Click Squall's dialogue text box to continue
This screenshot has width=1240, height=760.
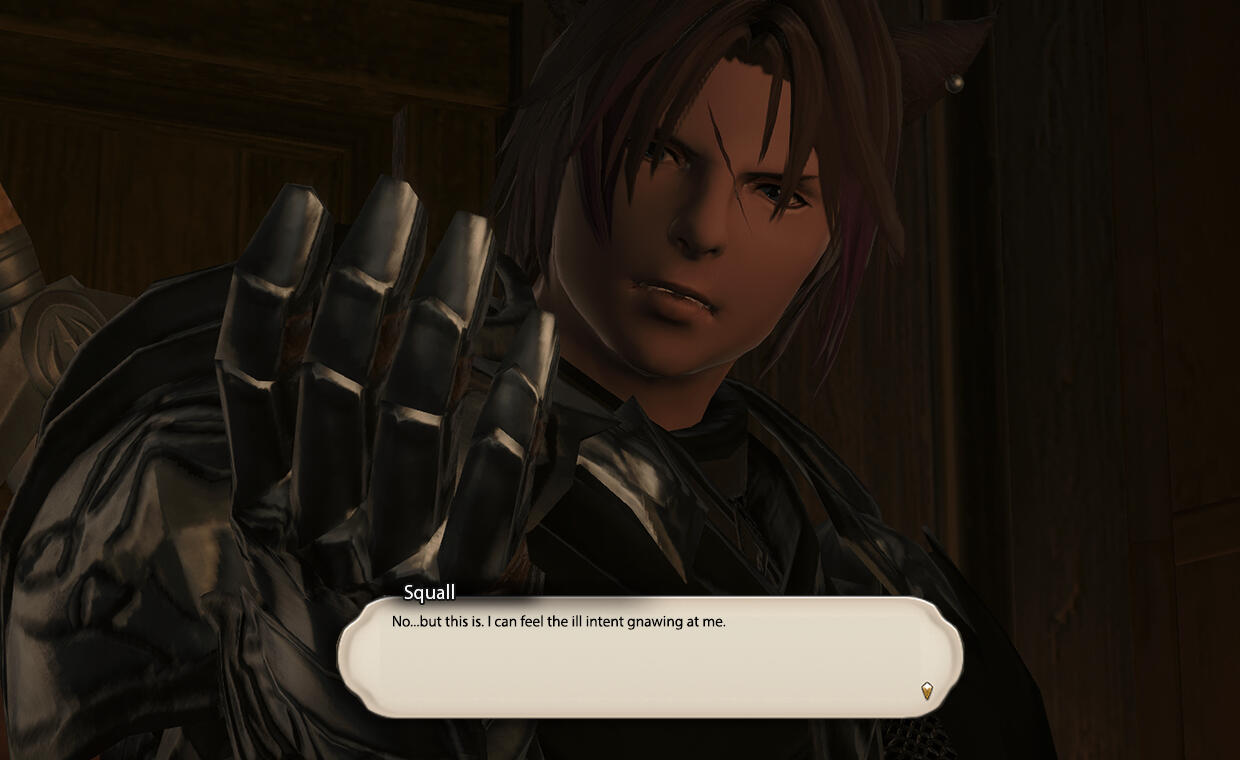650,657
